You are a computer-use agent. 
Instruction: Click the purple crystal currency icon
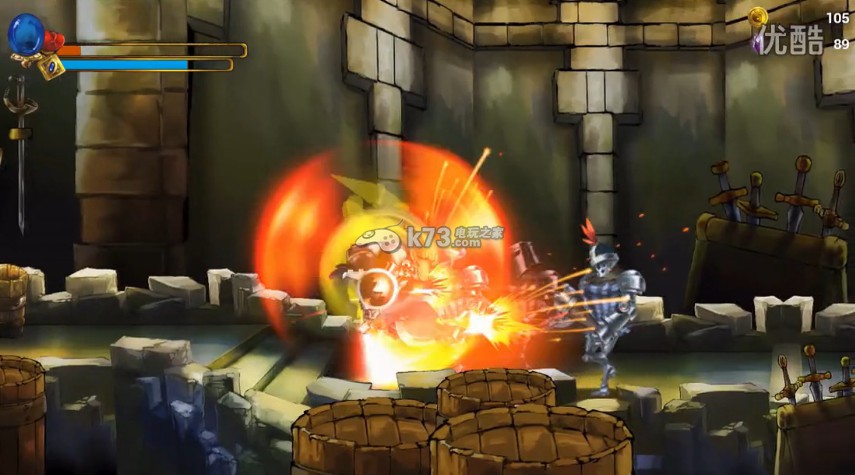pyautogui.click(x=758, y=43)
